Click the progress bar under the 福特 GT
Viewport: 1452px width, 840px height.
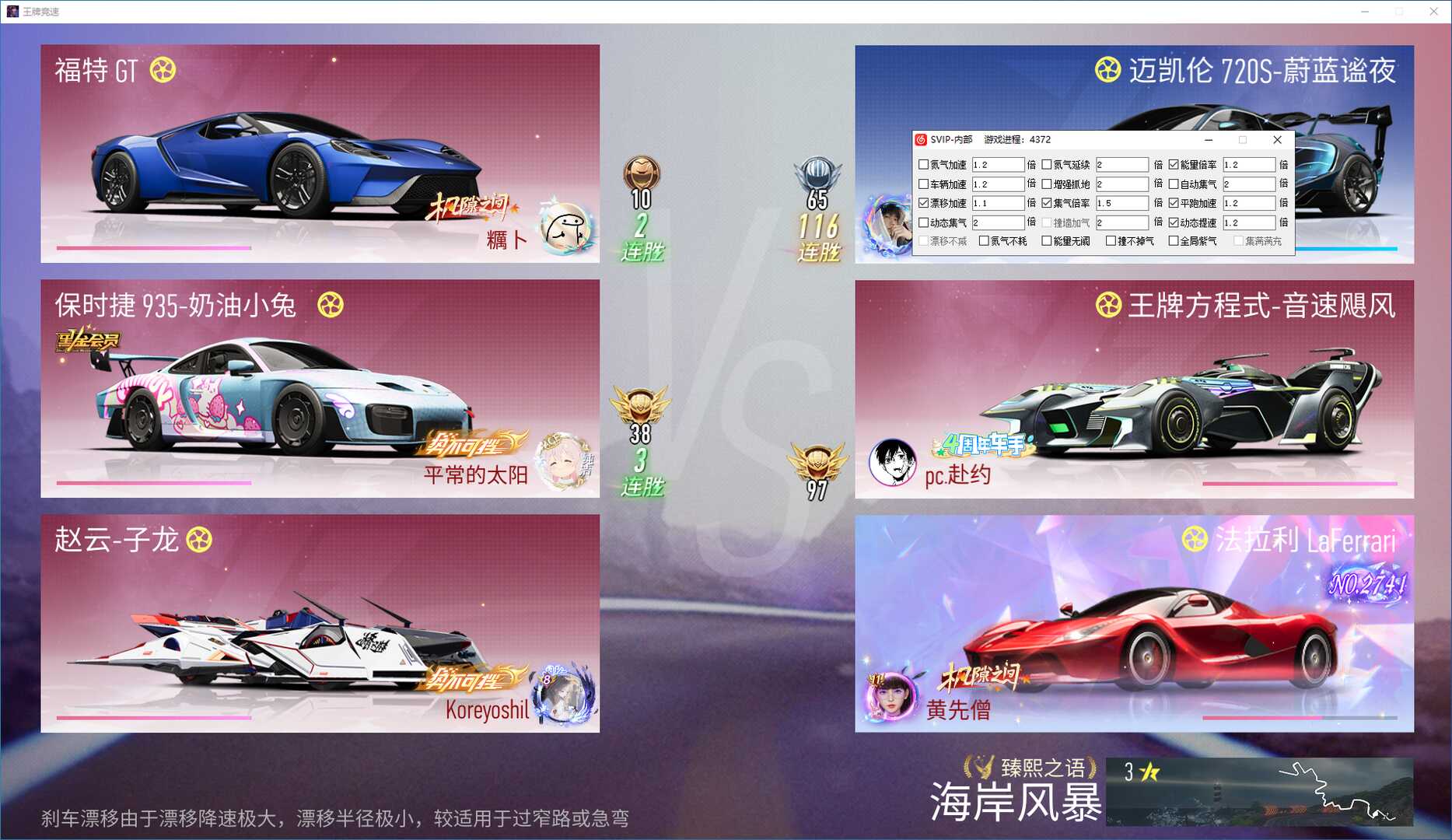pos(152,246)
